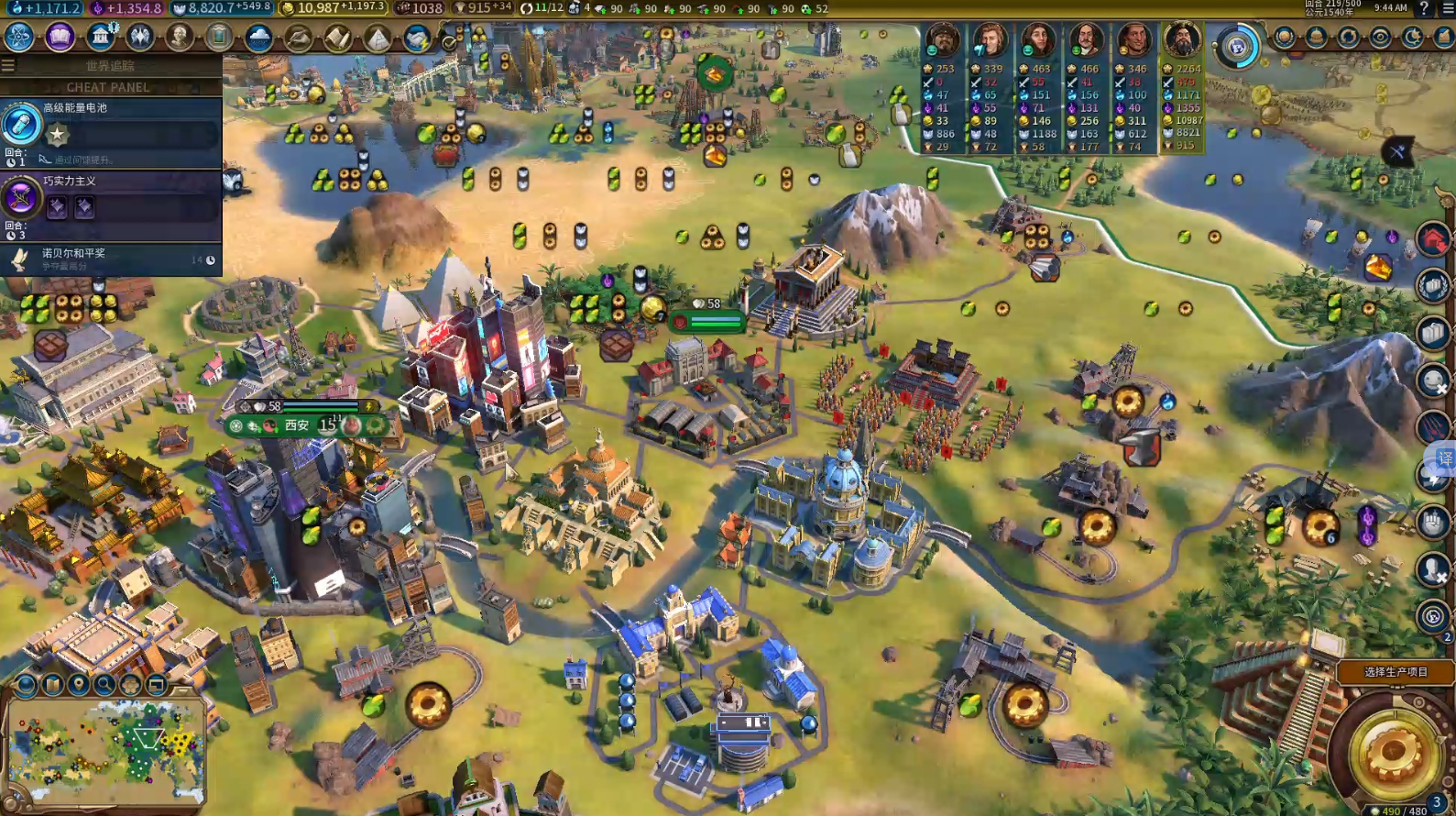Screen dimensions: 1456x816
Task: Open the CHEAT PANEL header
Action: tap(108, 87)
